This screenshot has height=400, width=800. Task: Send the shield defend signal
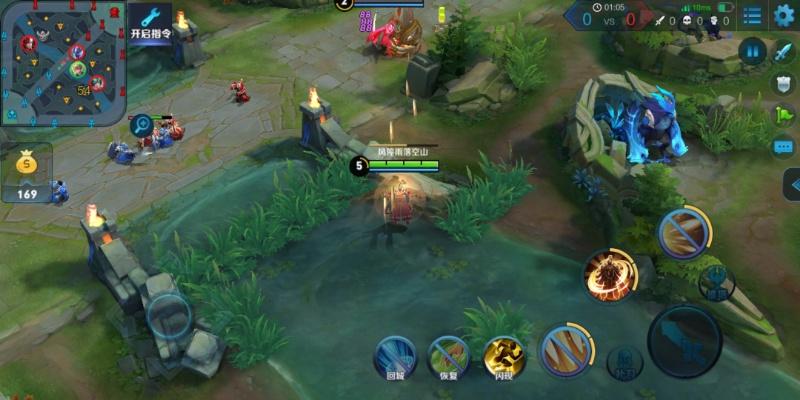tap(783, 83)
